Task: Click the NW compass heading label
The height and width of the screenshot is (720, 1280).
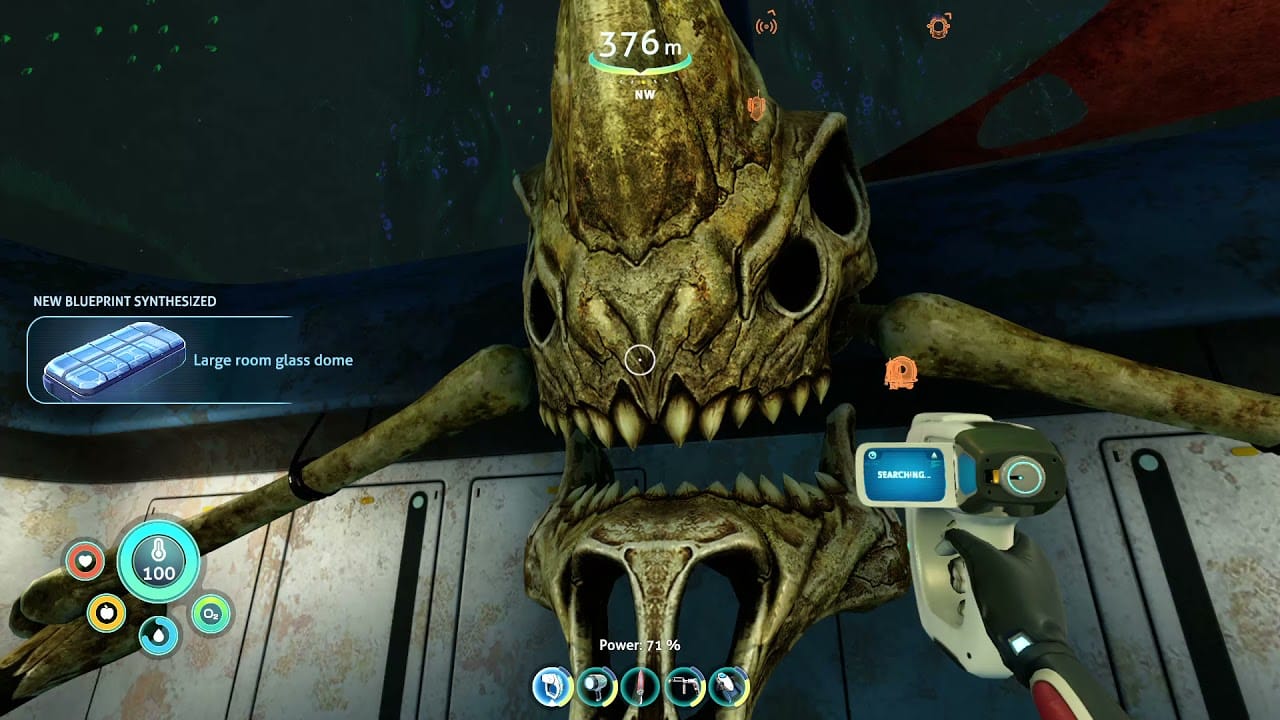Action: (644, 94)
